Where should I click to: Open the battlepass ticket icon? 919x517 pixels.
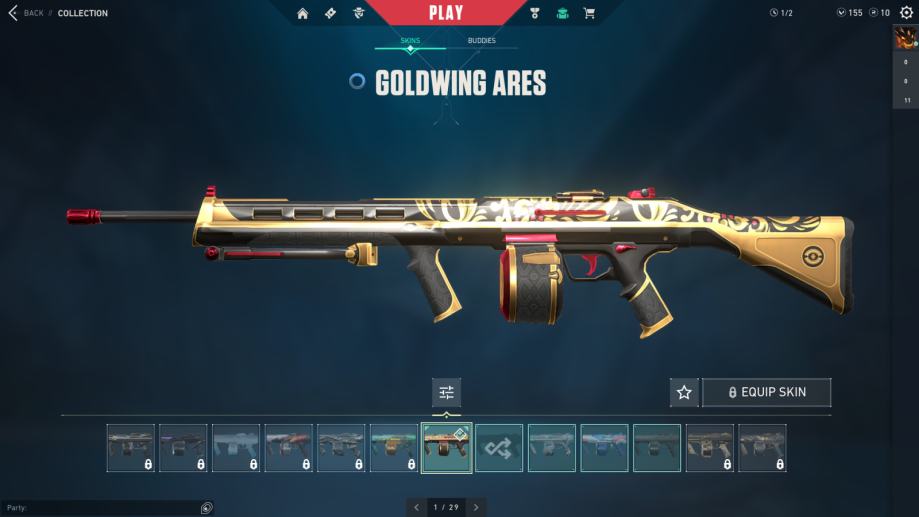coord(331,13)
